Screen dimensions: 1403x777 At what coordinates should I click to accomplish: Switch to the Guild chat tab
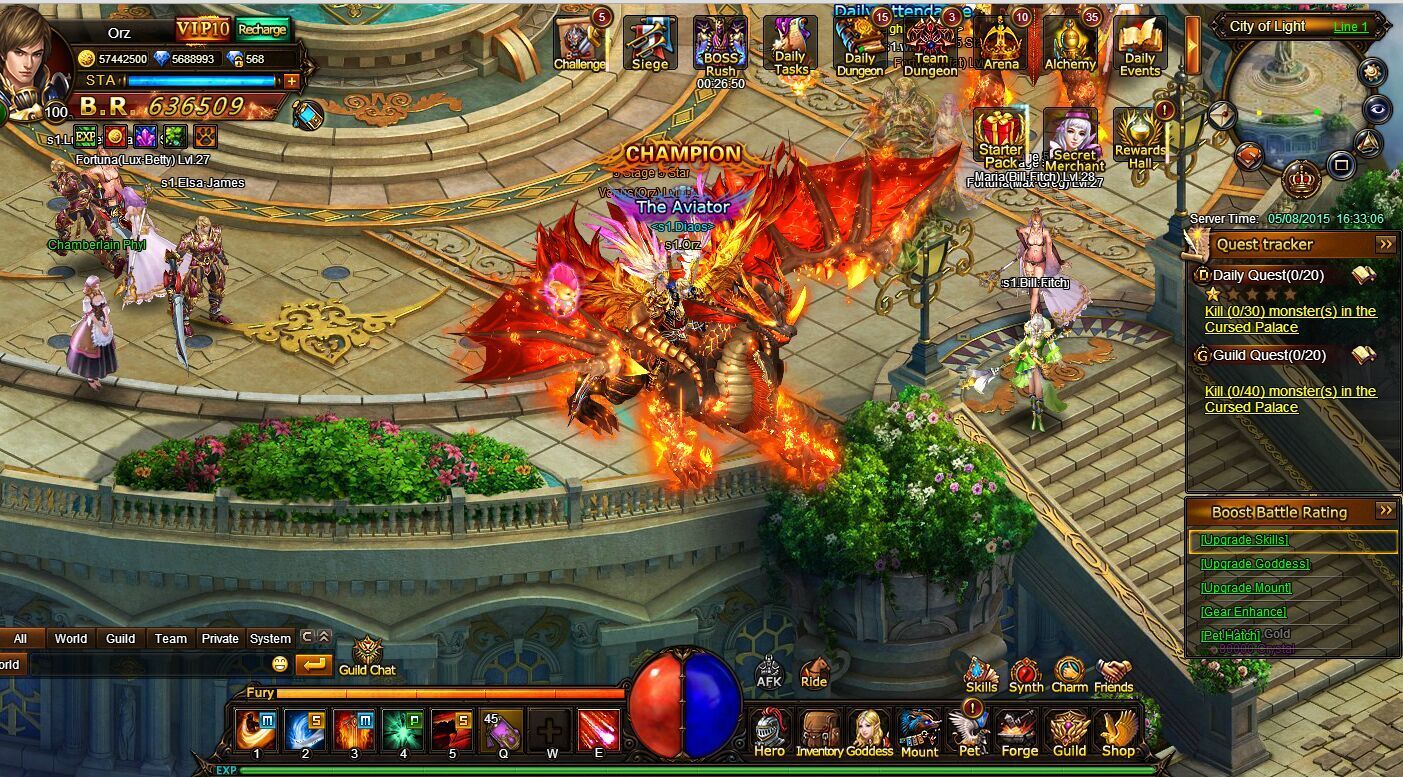click(120, 638)
